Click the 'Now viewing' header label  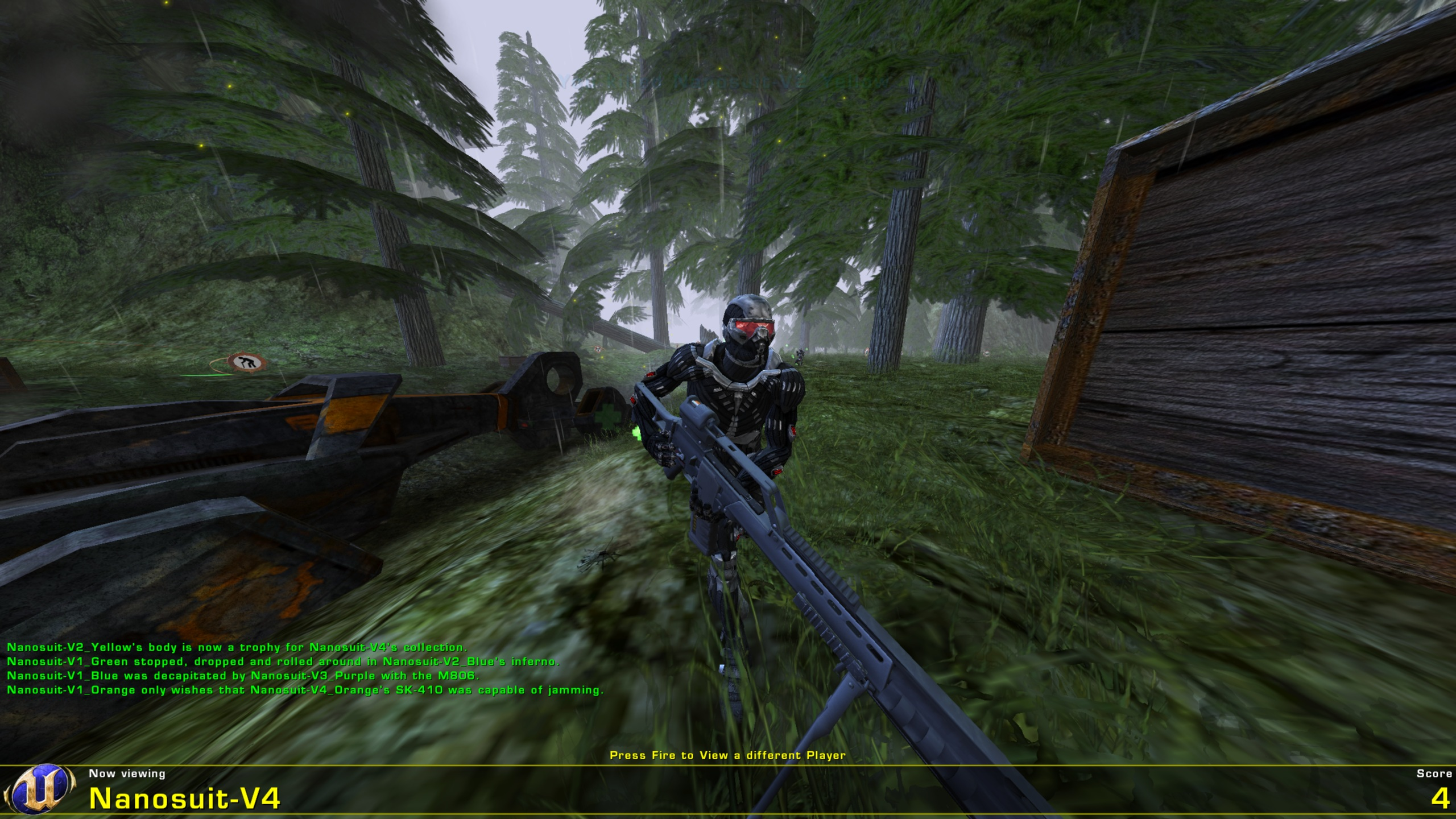click(126, 773)
